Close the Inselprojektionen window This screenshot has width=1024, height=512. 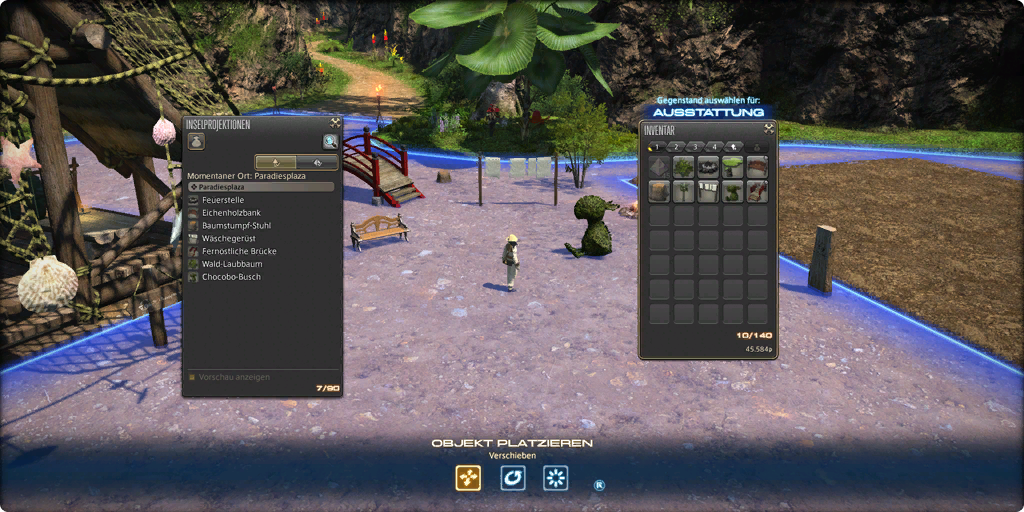[335, 124]
